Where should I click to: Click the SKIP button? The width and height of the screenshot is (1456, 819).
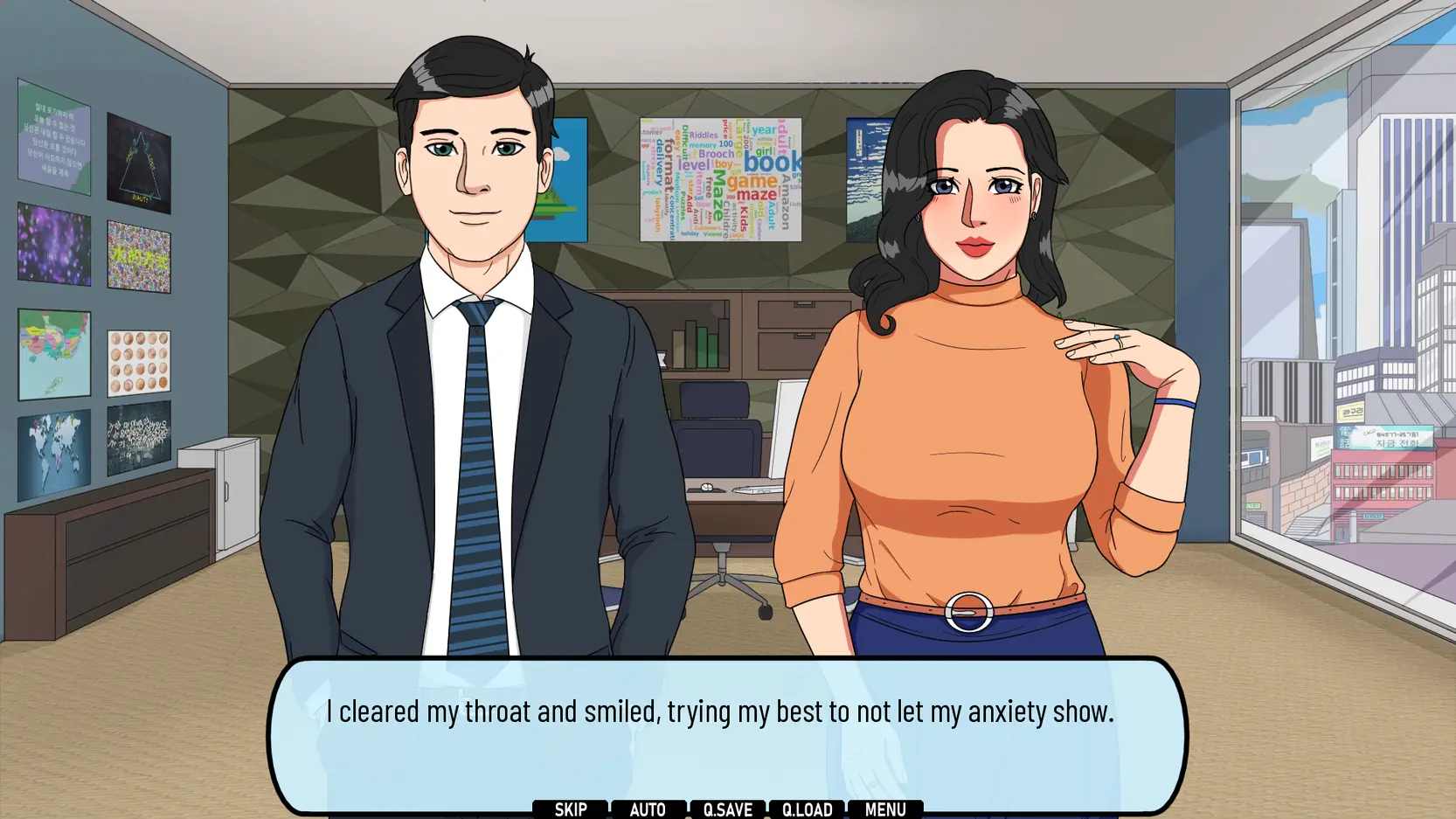click(570, 809)
